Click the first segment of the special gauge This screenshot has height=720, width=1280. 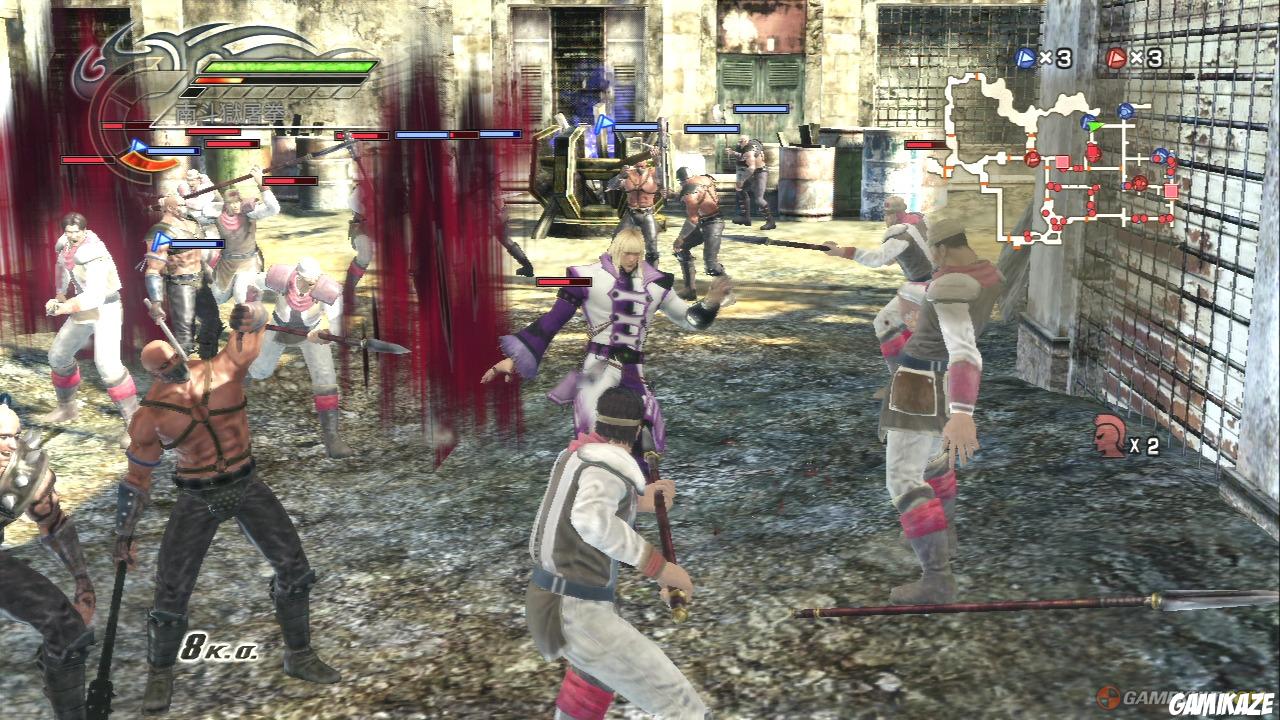pyautogui.click(x=193, y=91)
